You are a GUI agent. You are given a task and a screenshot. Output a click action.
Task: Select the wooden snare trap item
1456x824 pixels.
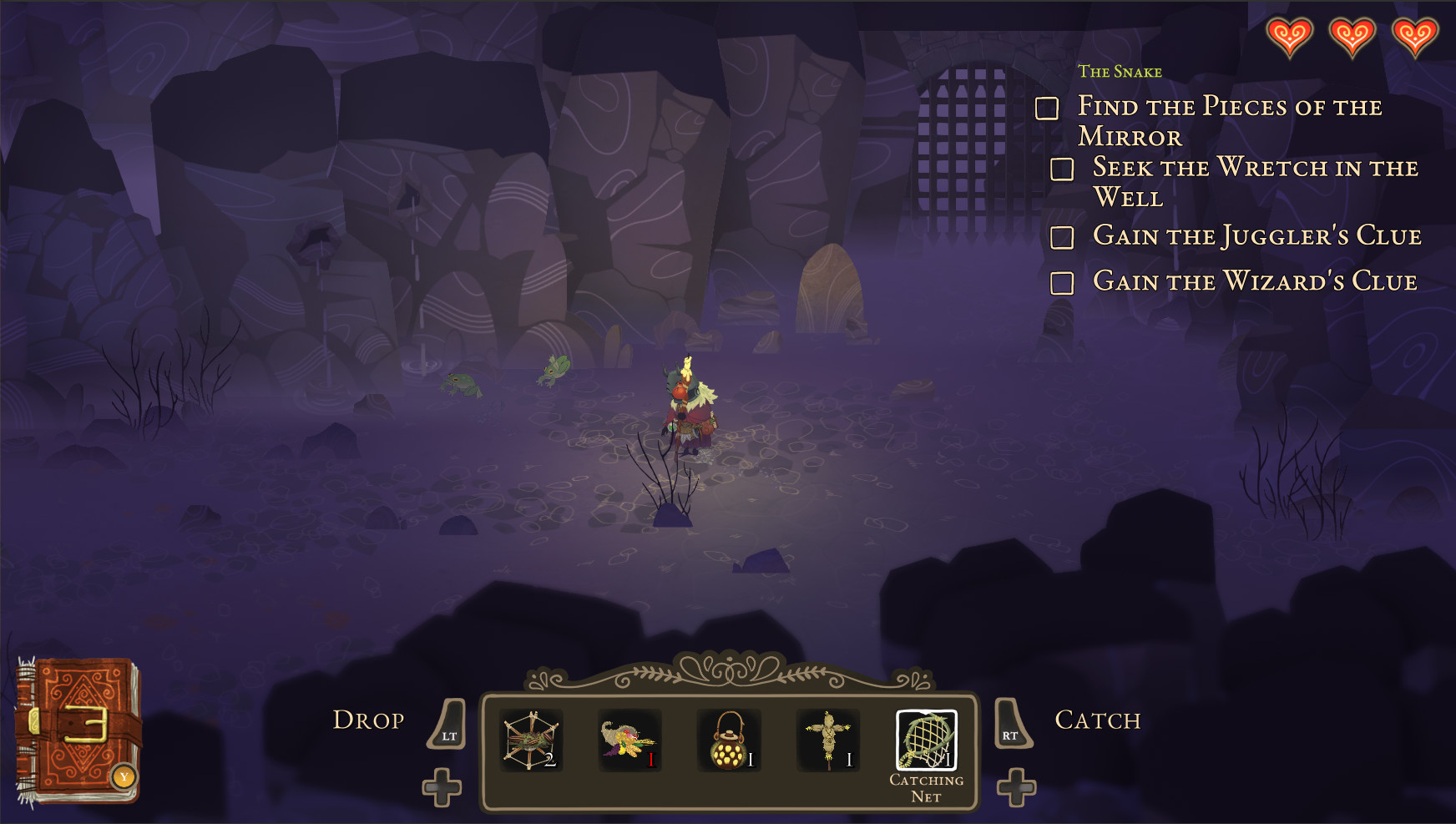[x=532, y=739]
